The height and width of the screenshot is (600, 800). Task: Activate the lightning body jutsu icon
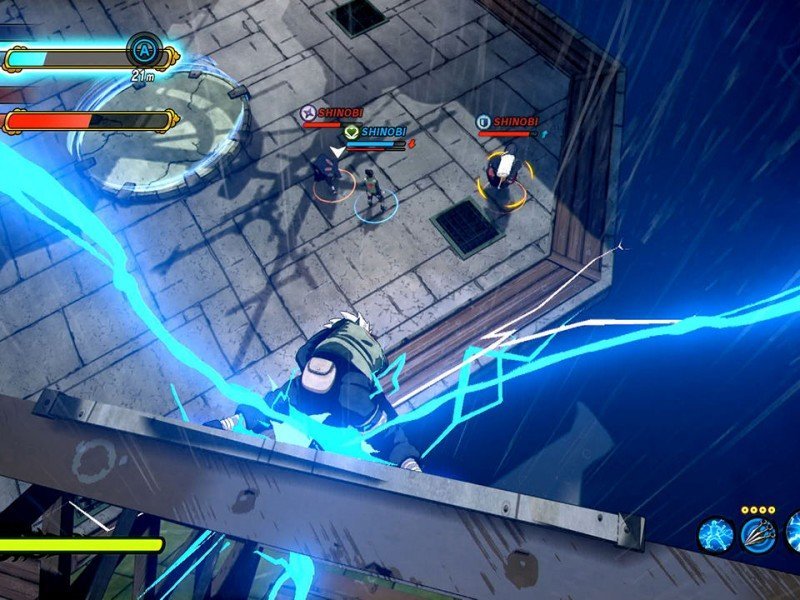(x=716, y=534)
